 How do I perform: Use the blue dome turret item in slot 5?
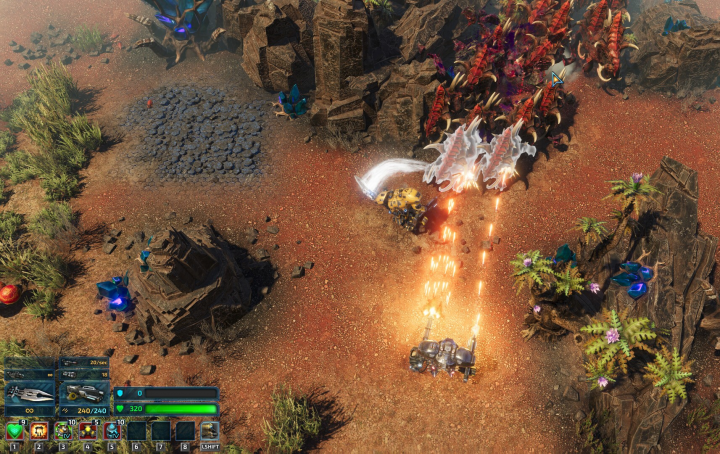(112, 431)
